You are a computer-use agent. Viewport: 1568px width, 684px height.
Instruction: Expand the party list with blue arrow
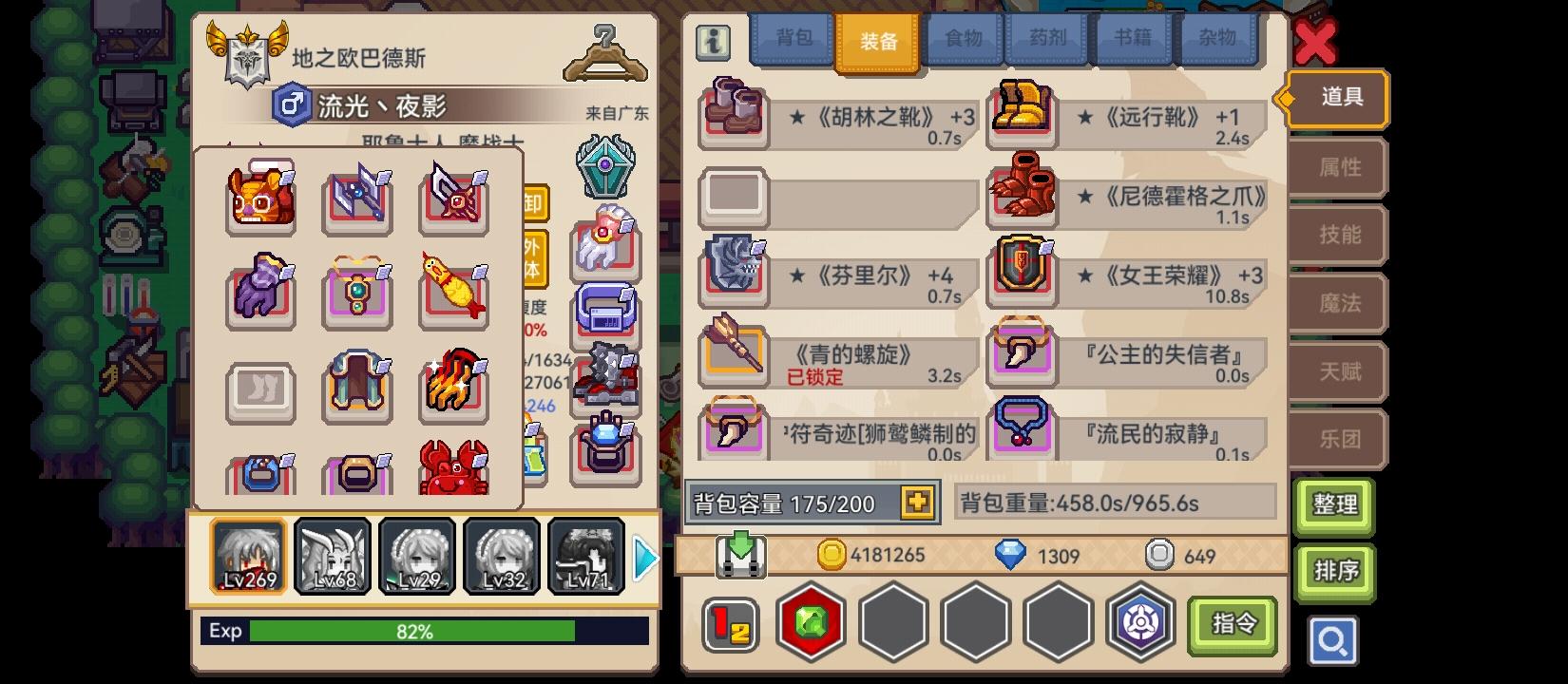[645, 558]
